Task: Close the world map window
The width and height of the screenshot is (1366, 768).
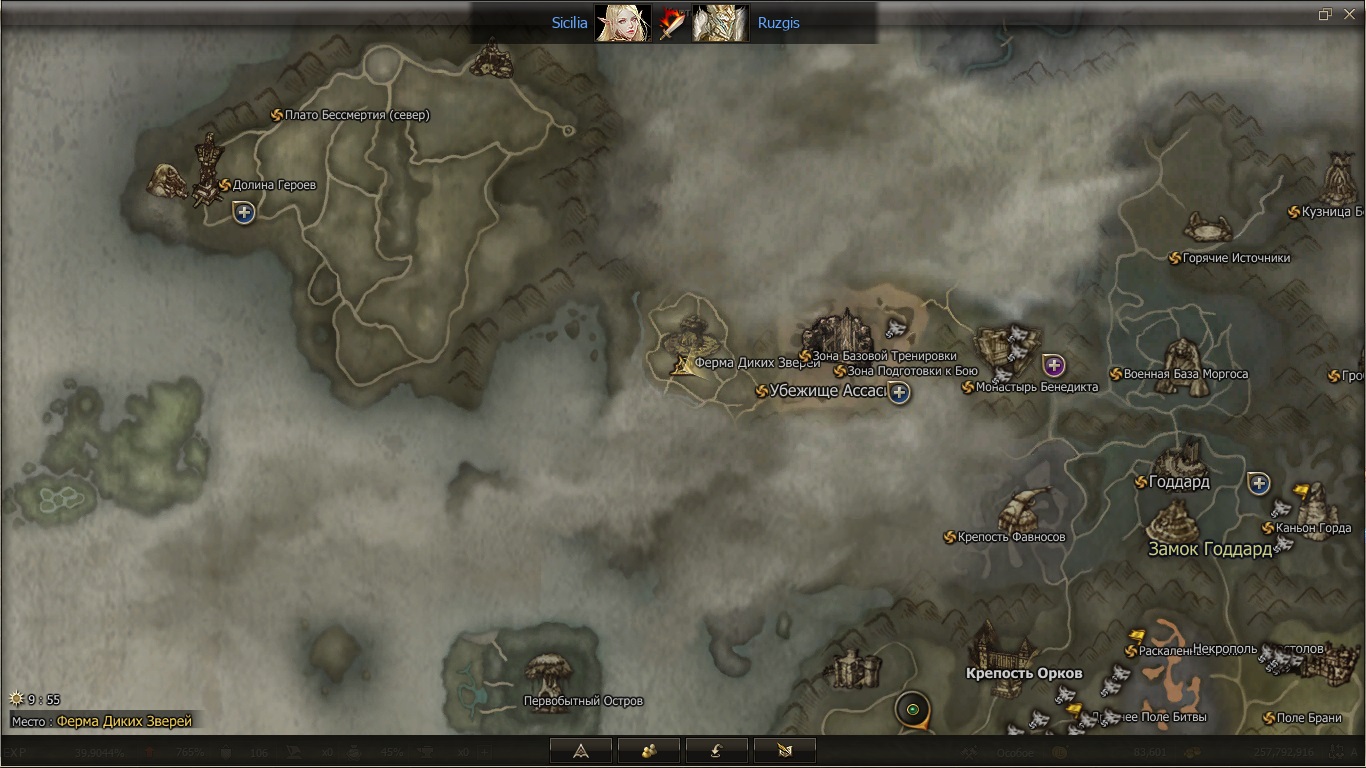Action: (x=1349, y=14)
